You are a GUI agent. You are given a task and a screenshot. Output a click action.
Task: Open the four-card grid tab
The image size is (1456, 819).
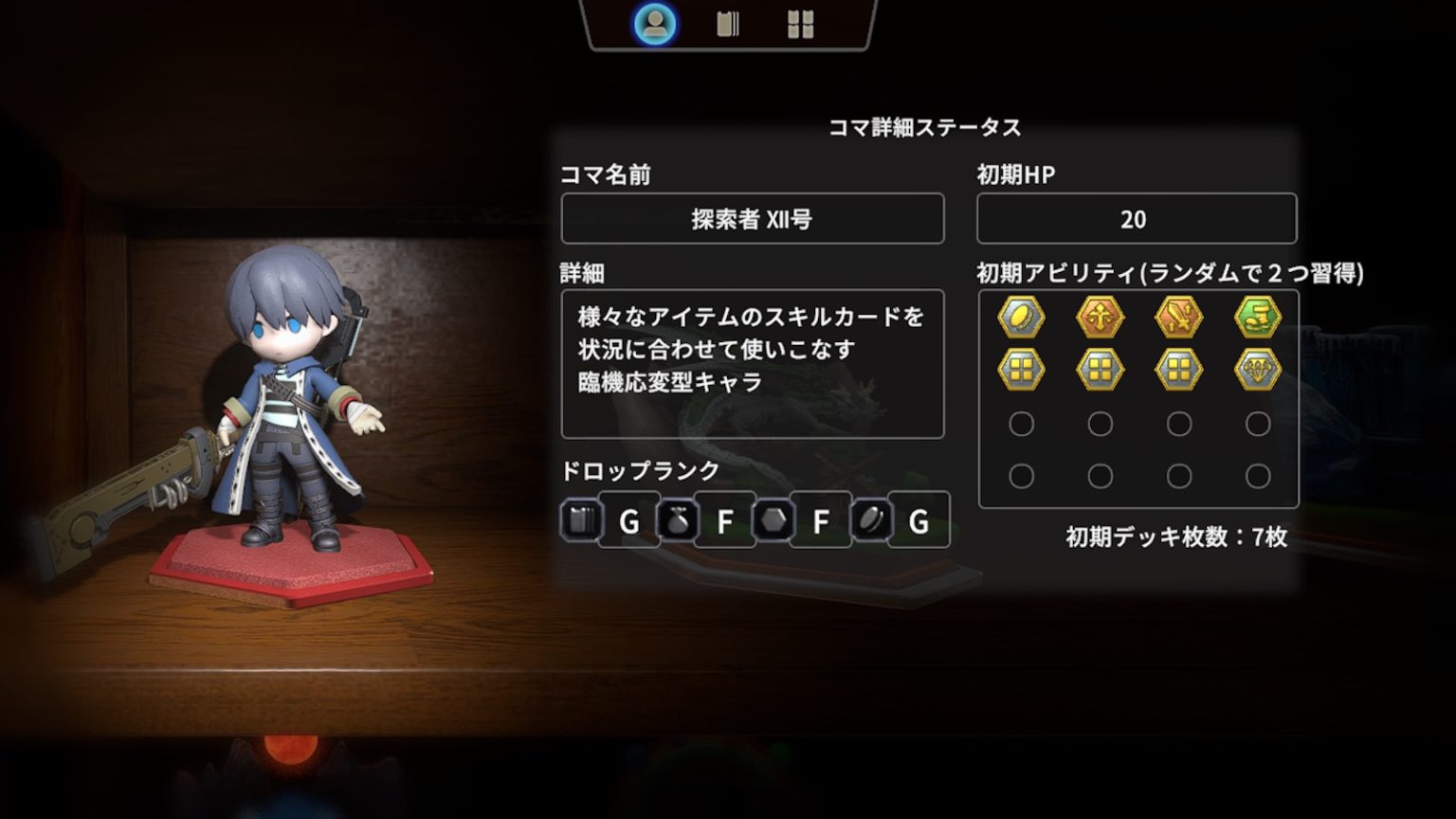(800, 25)
